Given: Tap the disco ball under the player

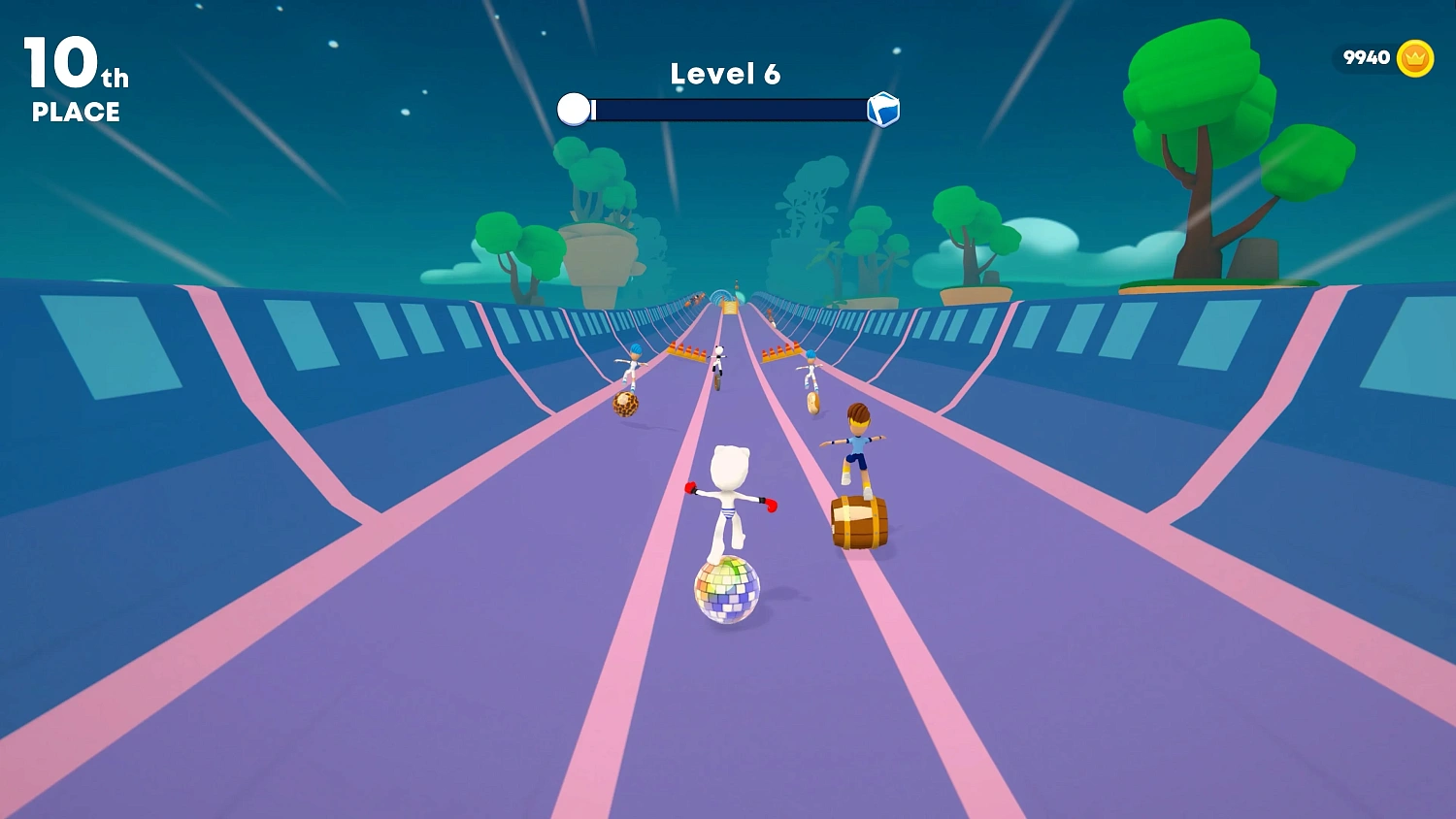Looking at the screenshot, I should click(x=726, y=590).
